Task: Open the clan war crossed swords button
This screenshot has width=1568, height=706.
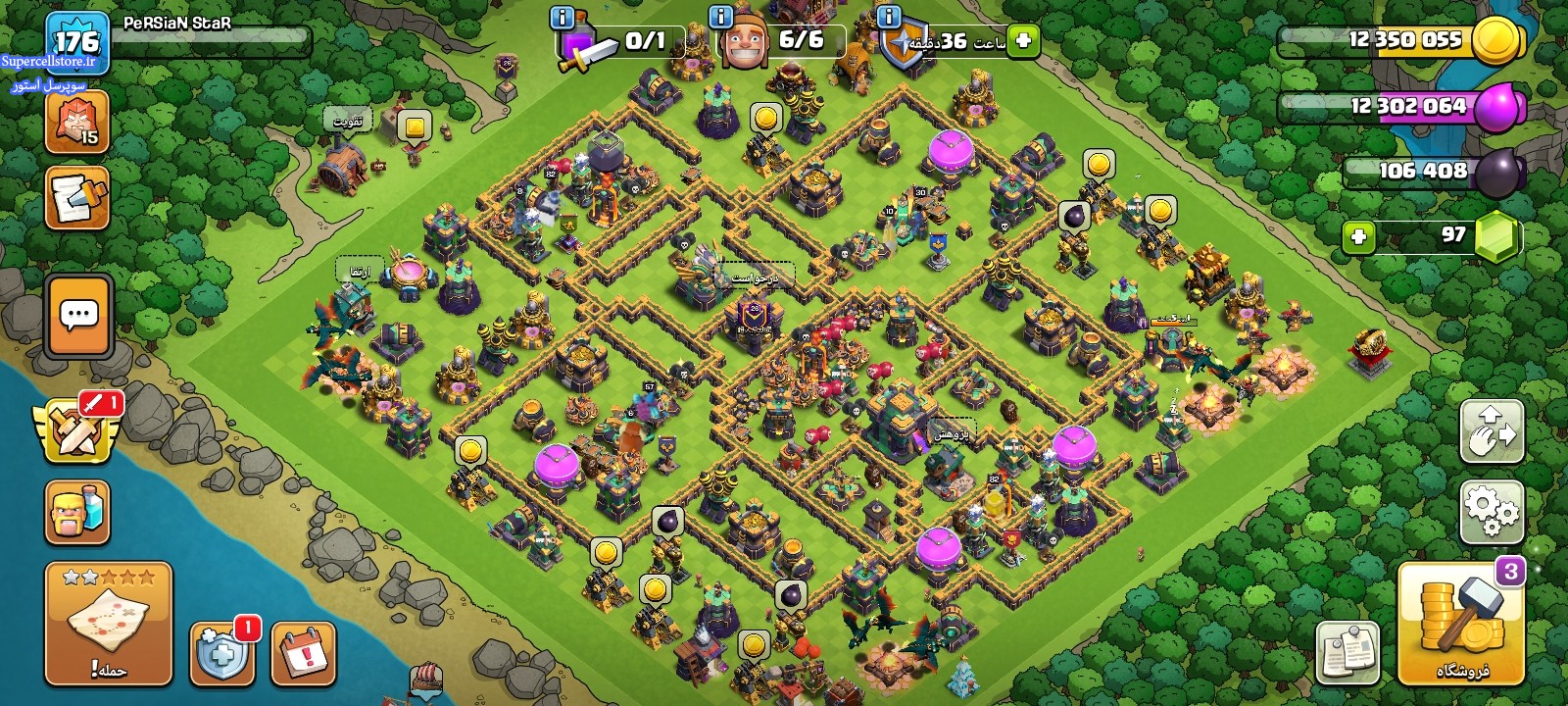Action: (77, 431)
